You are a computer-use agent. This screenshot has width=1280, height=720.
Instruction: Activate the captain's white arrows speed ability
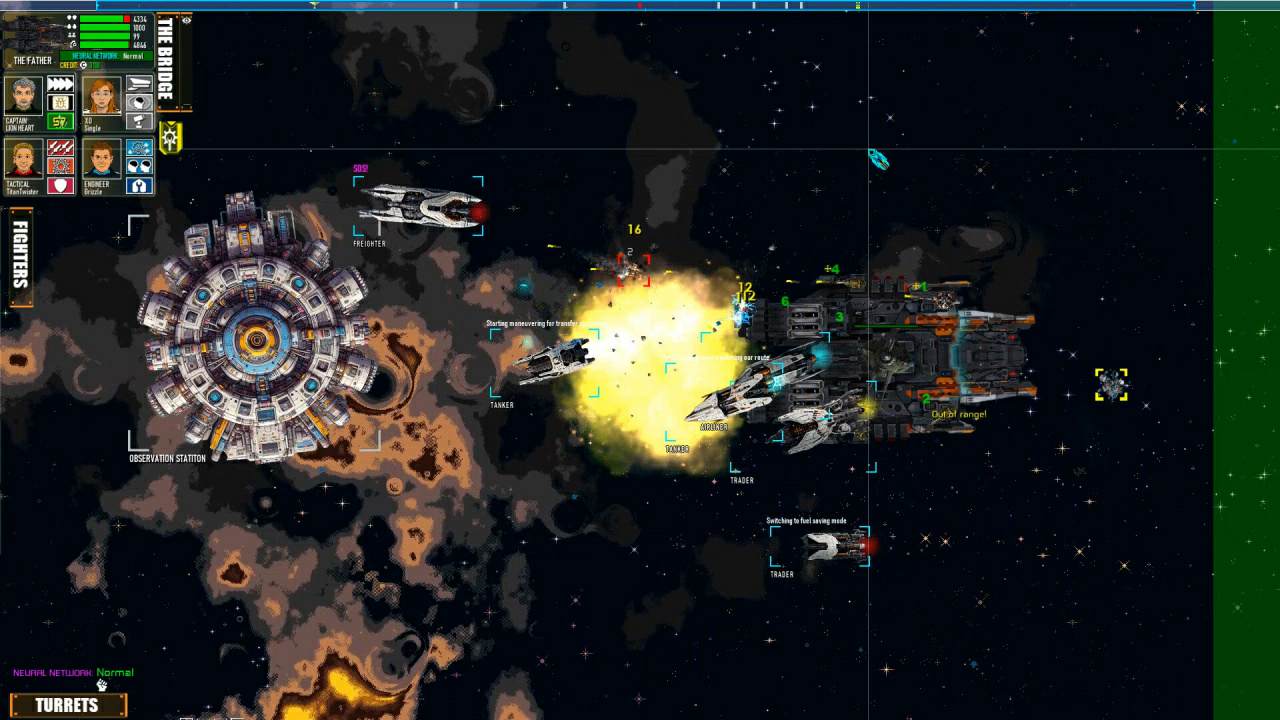(60, 84)
